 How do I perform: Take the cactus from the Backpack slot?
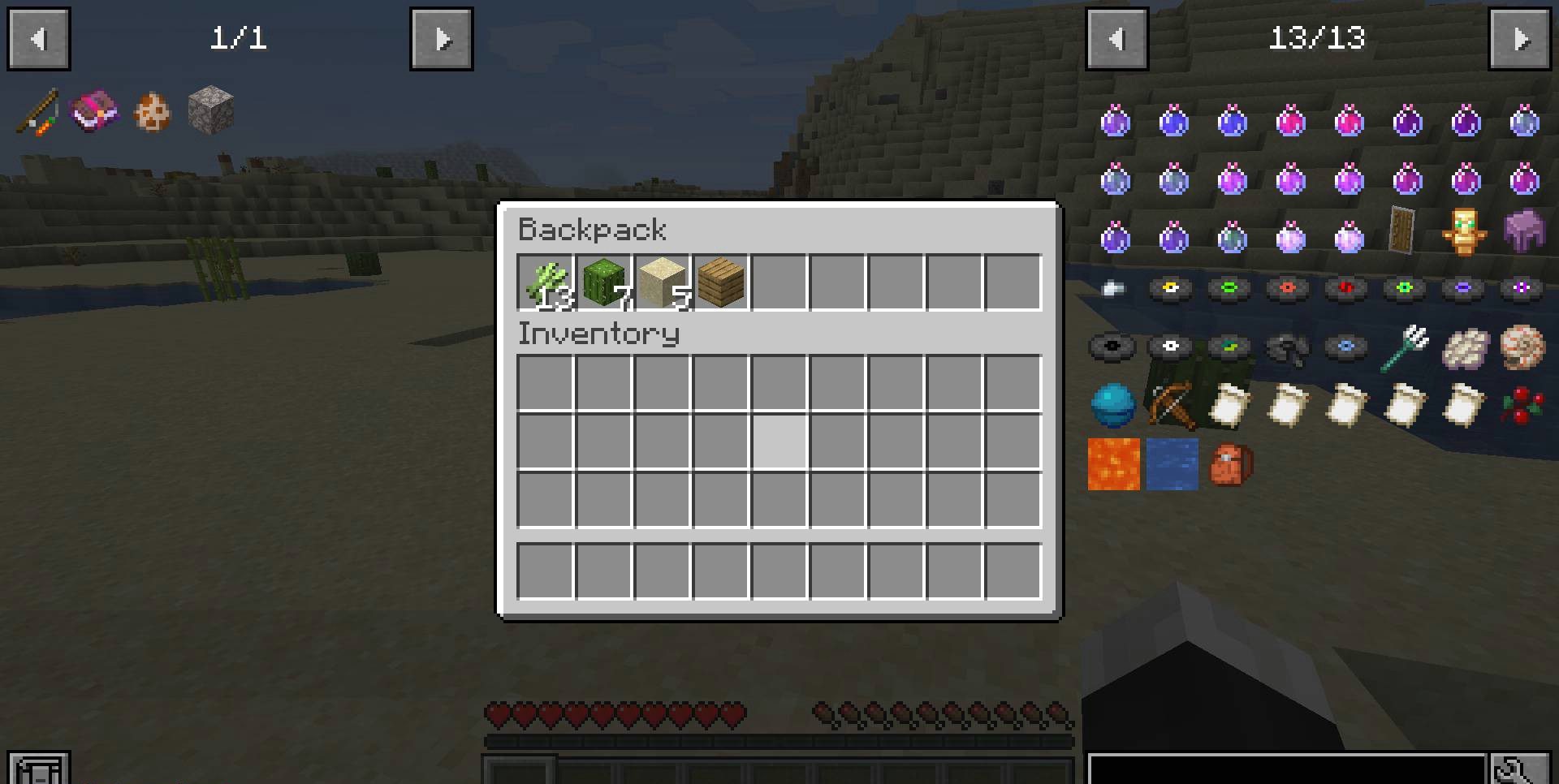coord(603,282)
